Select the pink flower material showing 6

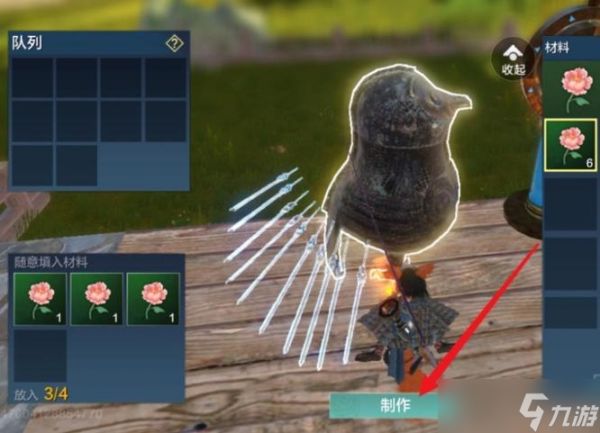pyautogui.click(x=570, y=146)
